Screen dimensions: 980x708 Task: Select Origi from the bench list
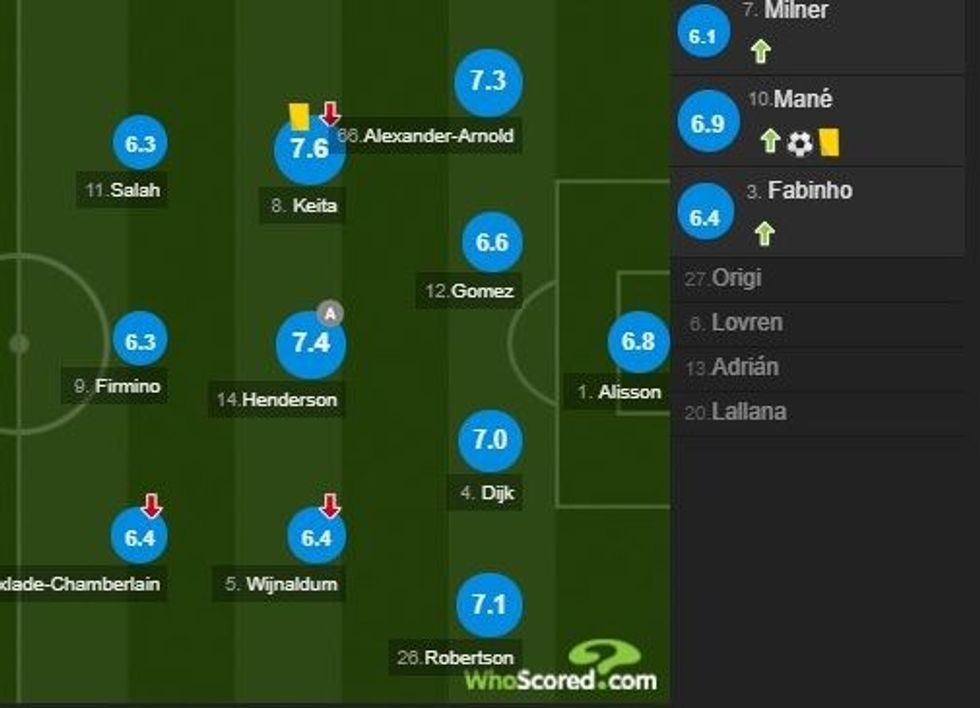736,278
